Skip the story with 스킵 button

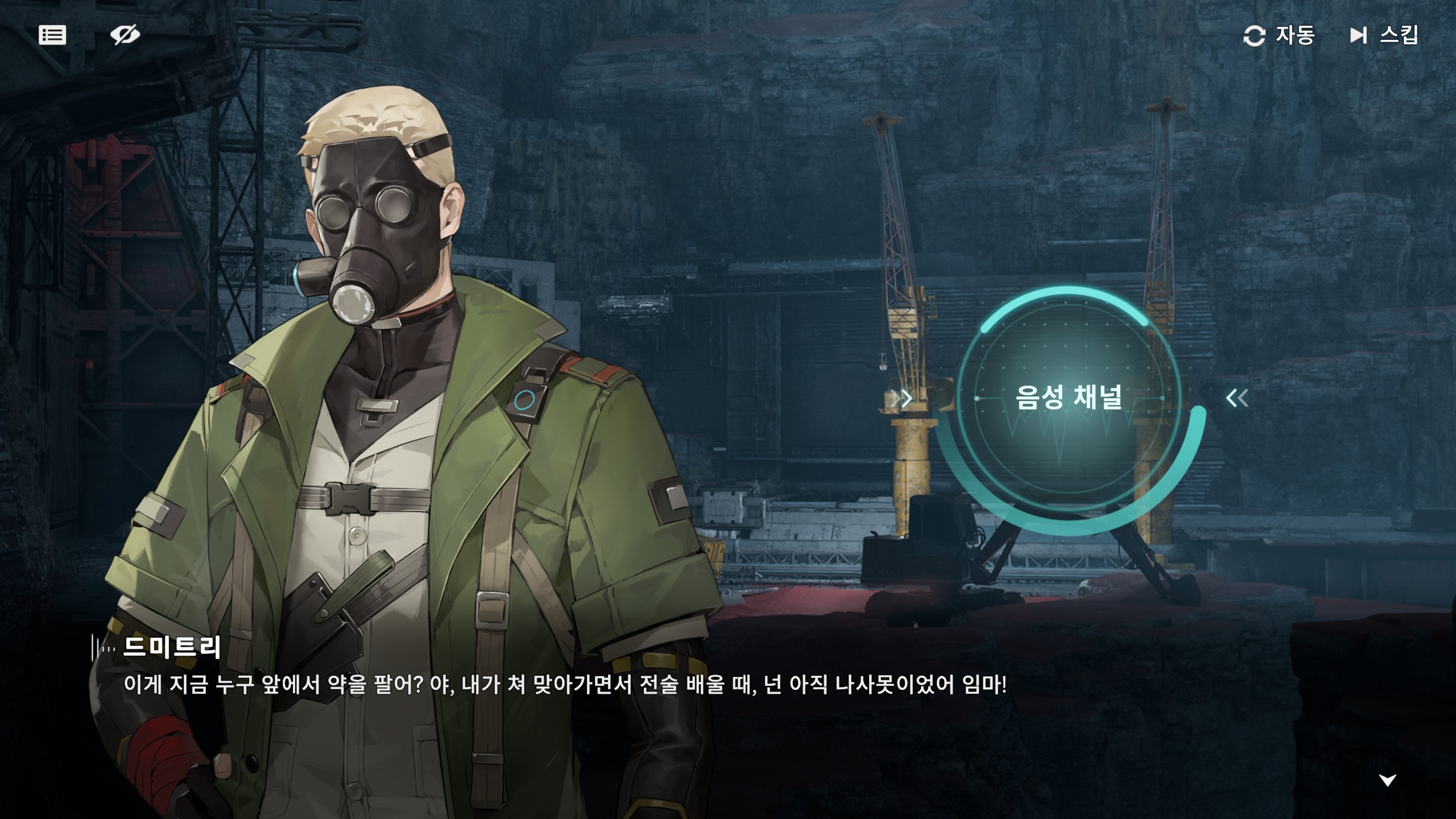[x=1384, y=35]
